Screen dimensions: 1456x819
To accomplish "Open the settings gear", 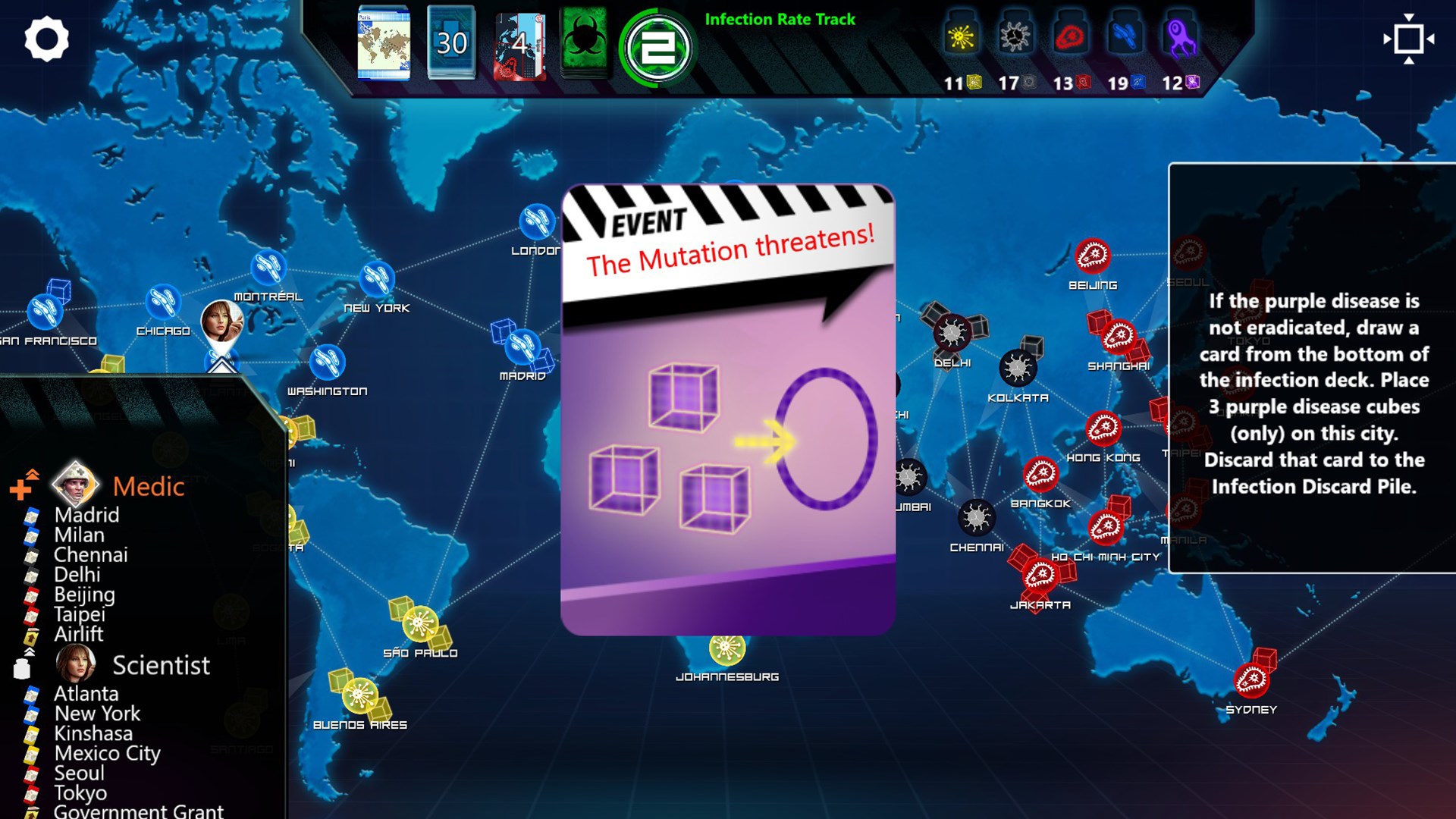I will [x=47, y=39].
